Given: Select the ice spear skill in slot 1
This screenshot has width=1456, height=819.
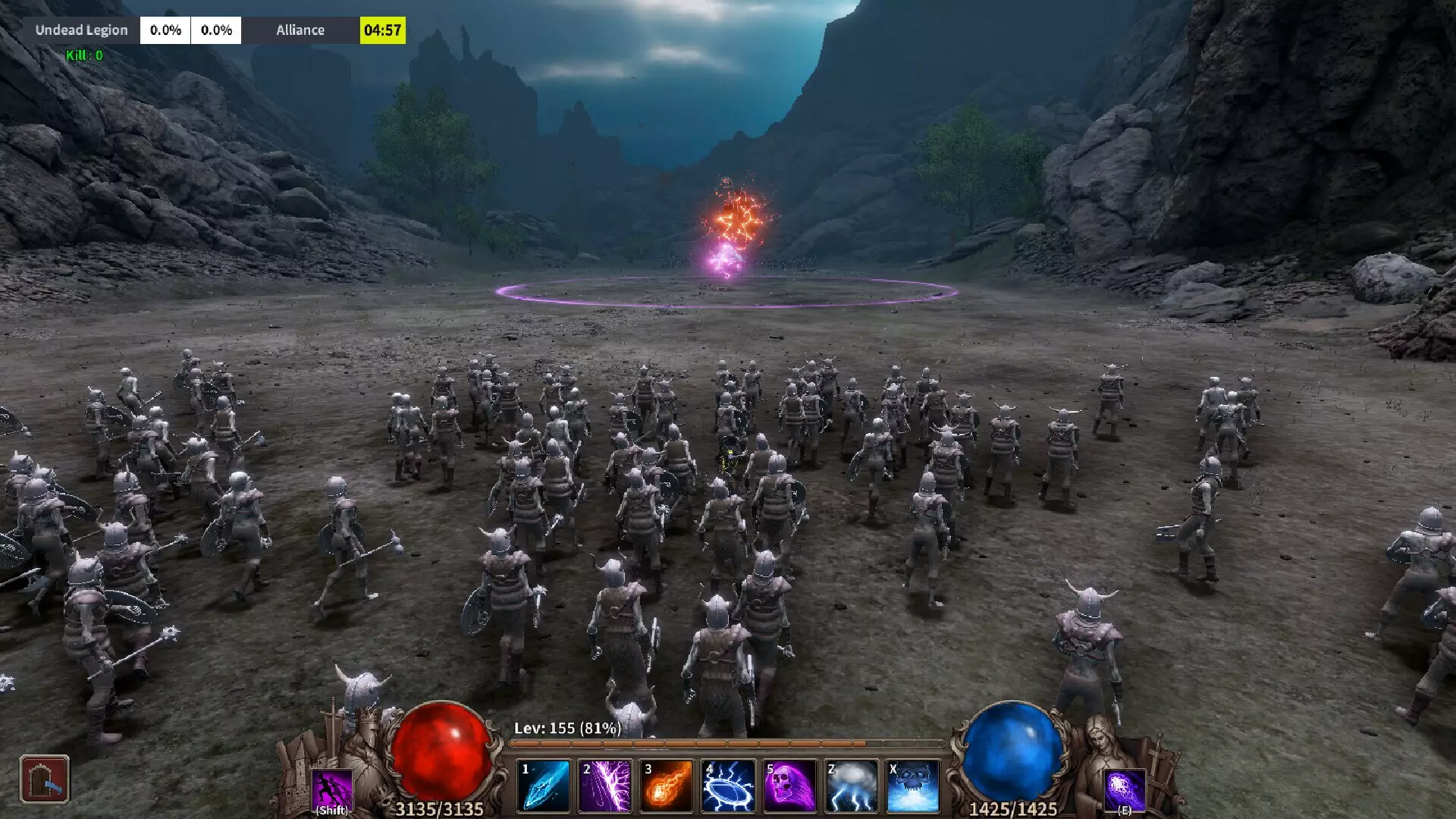Looking at the screenshot, I should point(543,786).
